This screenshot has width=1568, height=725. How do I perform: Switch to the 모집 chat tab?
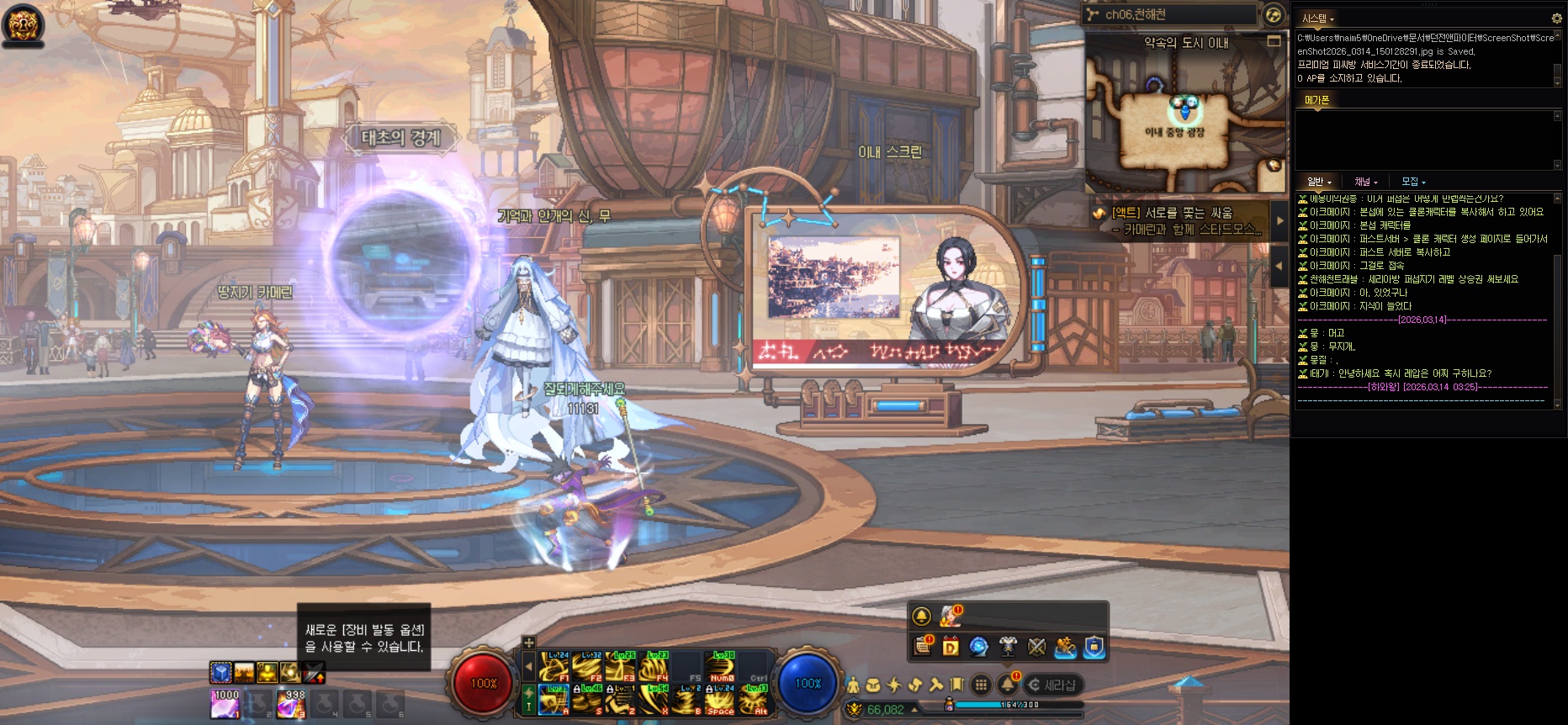point(1413,182)
